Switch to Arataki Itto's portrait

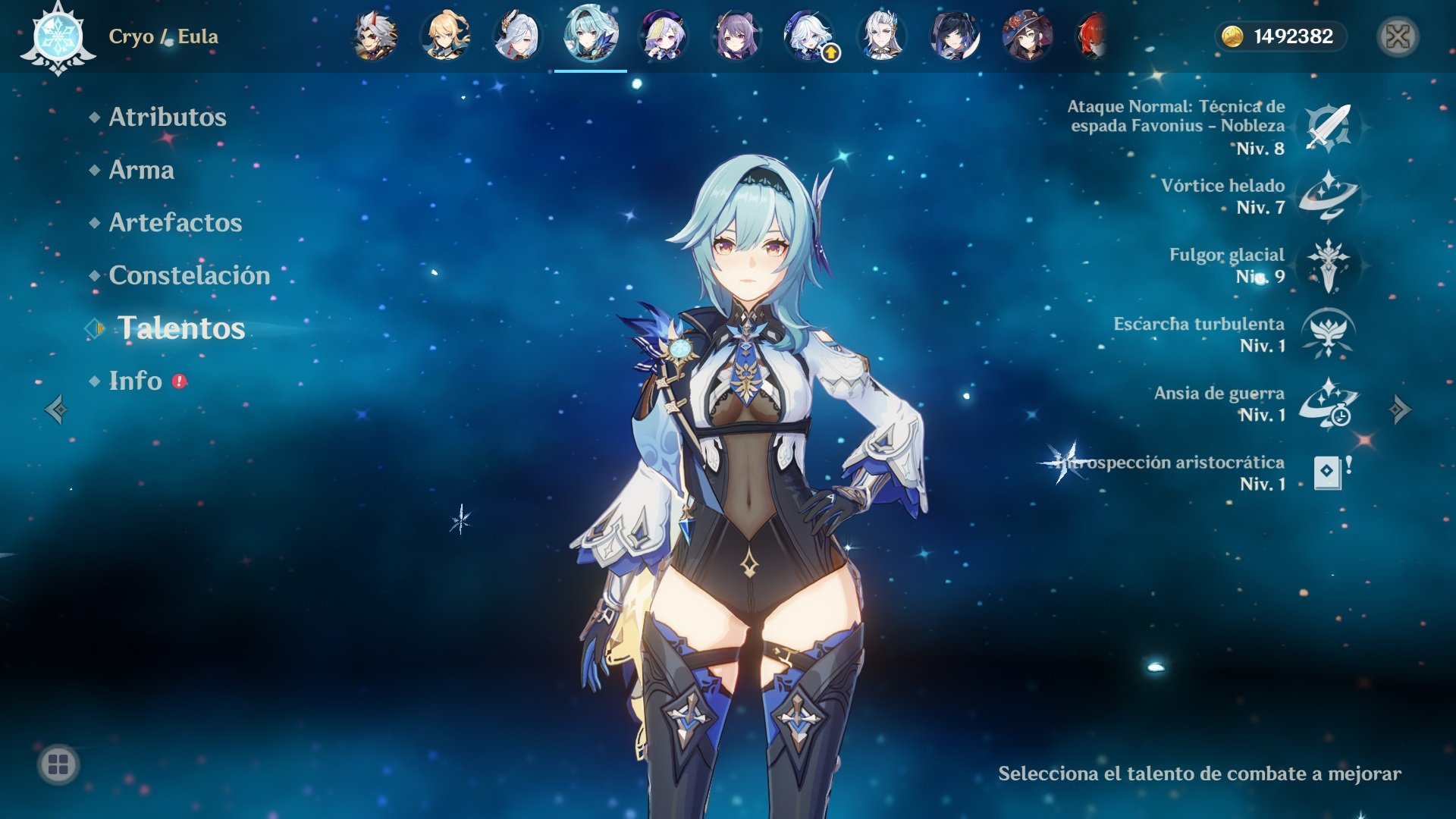coord(374,36)
